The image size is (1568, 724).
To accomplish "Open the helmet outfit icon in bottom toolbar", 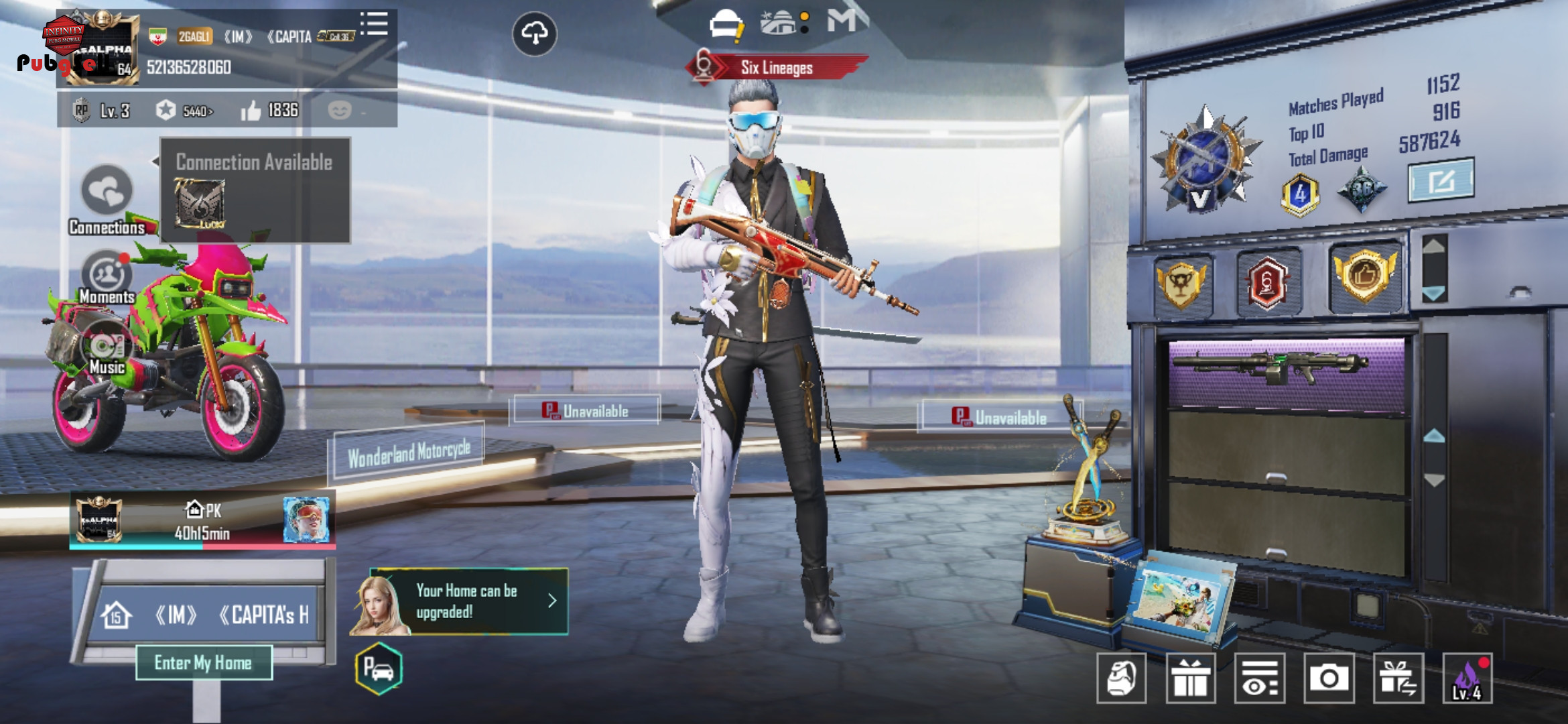I will 1121,678.
